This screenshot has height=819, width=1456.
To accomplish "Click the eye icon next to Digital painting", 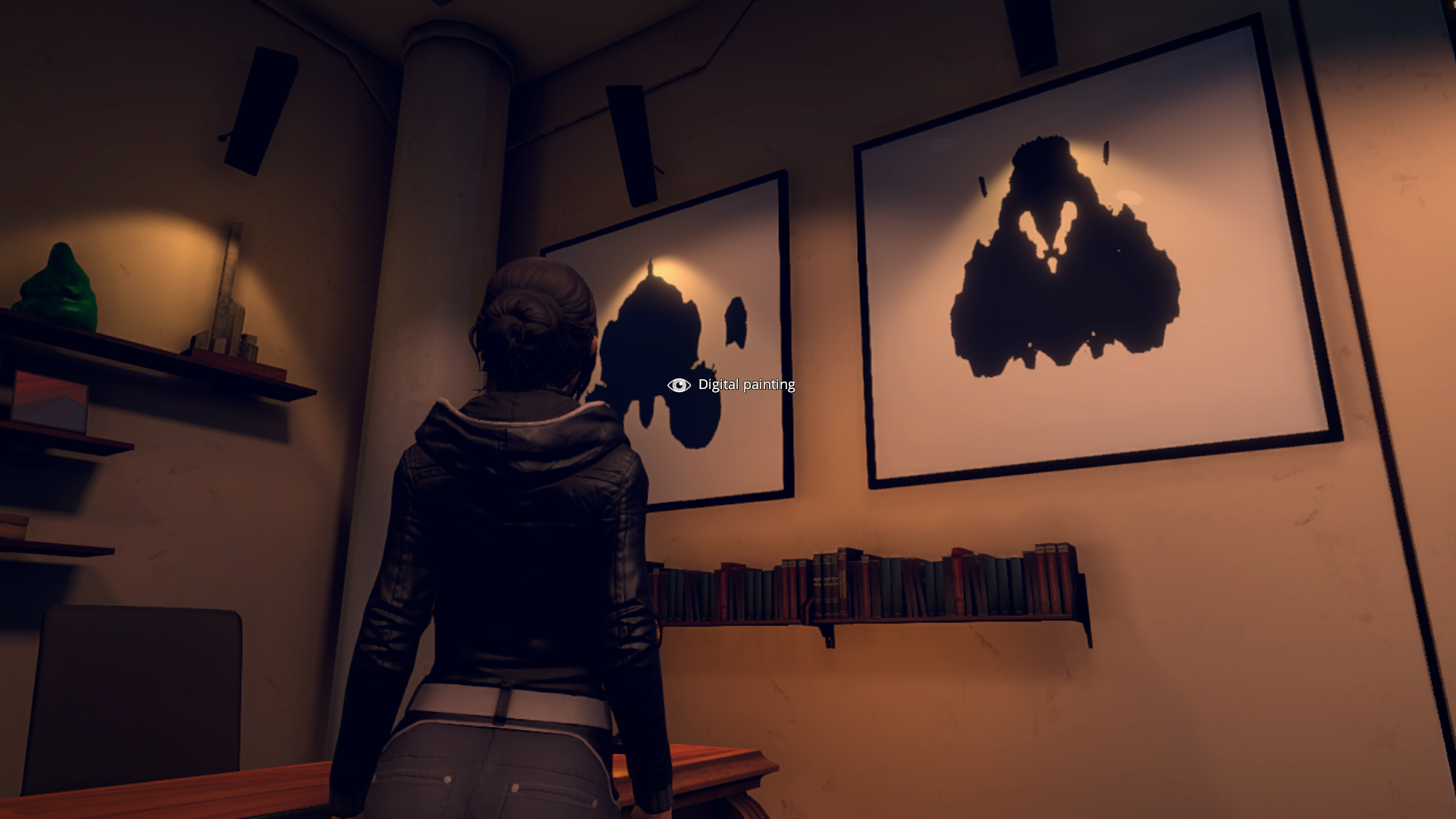I will [677, 385].
